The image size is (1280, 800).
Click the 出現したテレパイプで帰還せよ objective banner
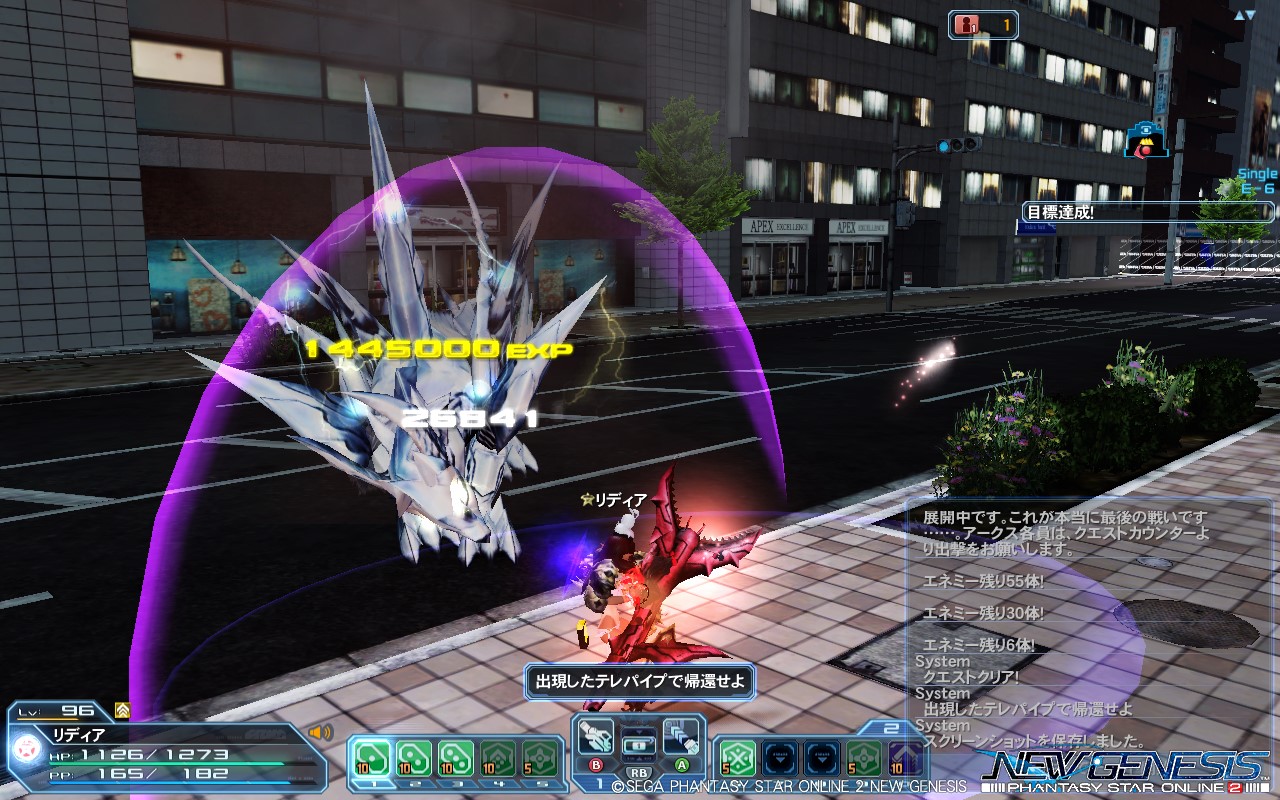click(x=640, y=680)
